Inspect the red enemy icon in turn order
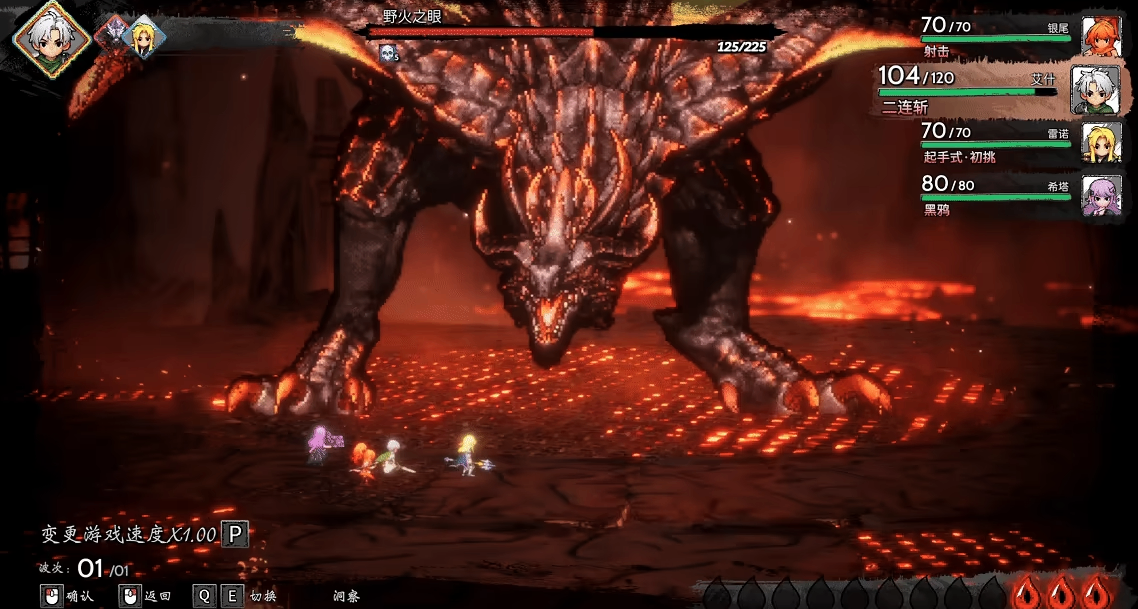This screenshot has width=1138, height=609. [112, 35]
